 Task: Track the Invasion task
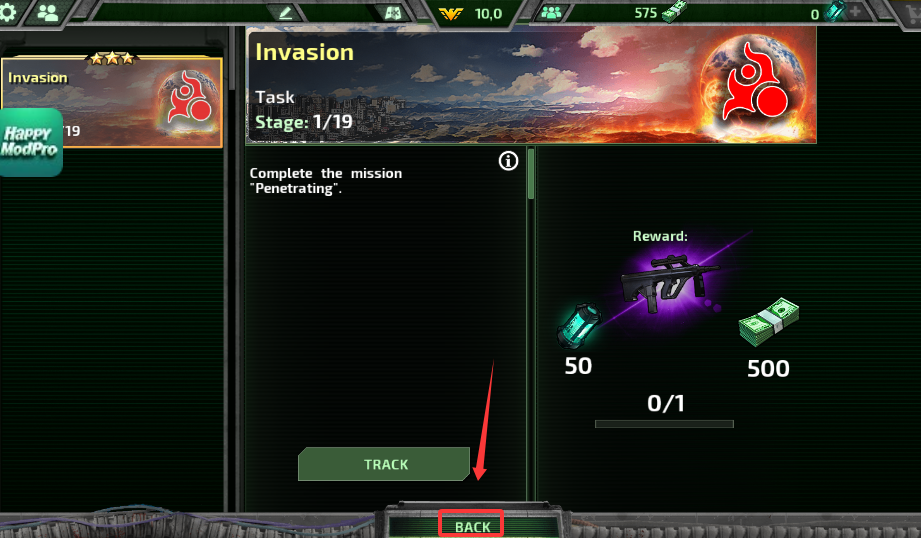384,464
